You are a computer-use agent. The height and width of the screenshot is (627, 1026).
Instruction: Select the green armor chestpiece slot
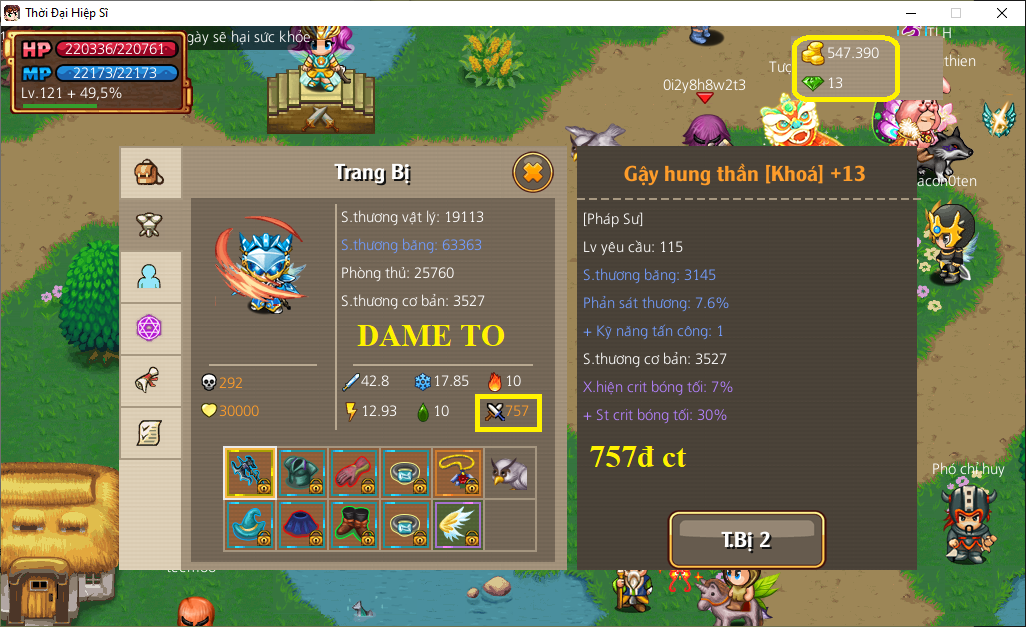[x=302, y=473]
